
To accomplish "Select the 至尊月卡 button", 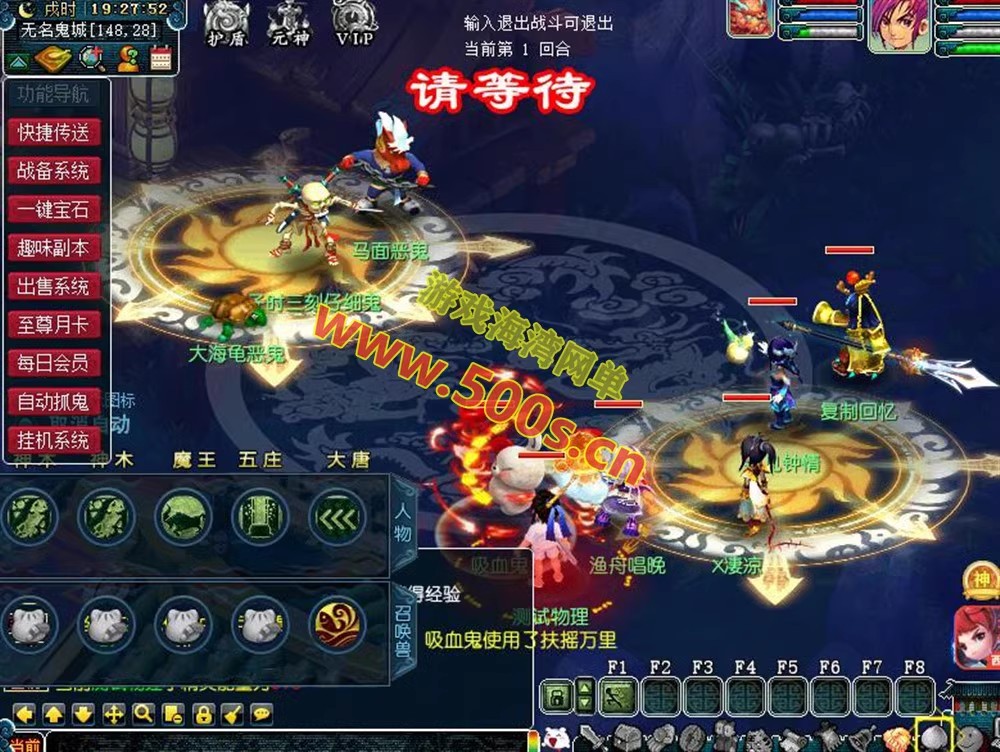I will [x=54, y=325].
